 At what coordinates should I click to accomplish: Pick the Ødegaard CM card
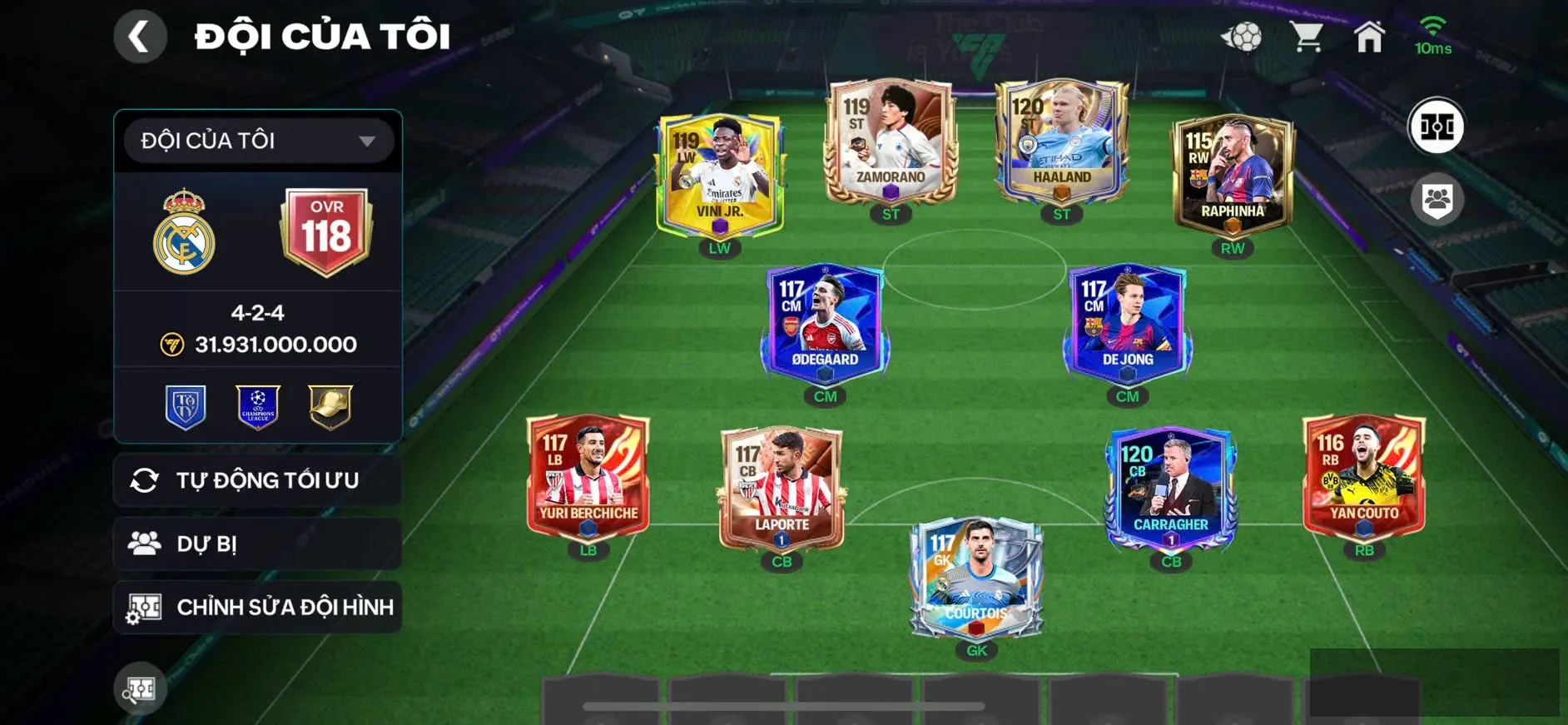[x=825, y=323]
